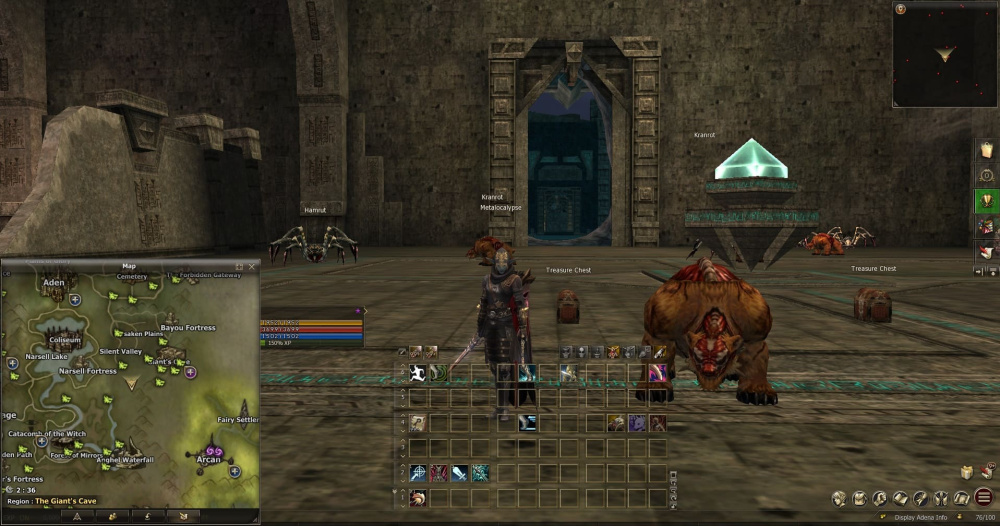Maximize the Map window
The image size is (1000, 526).
[x=240, y=266]
